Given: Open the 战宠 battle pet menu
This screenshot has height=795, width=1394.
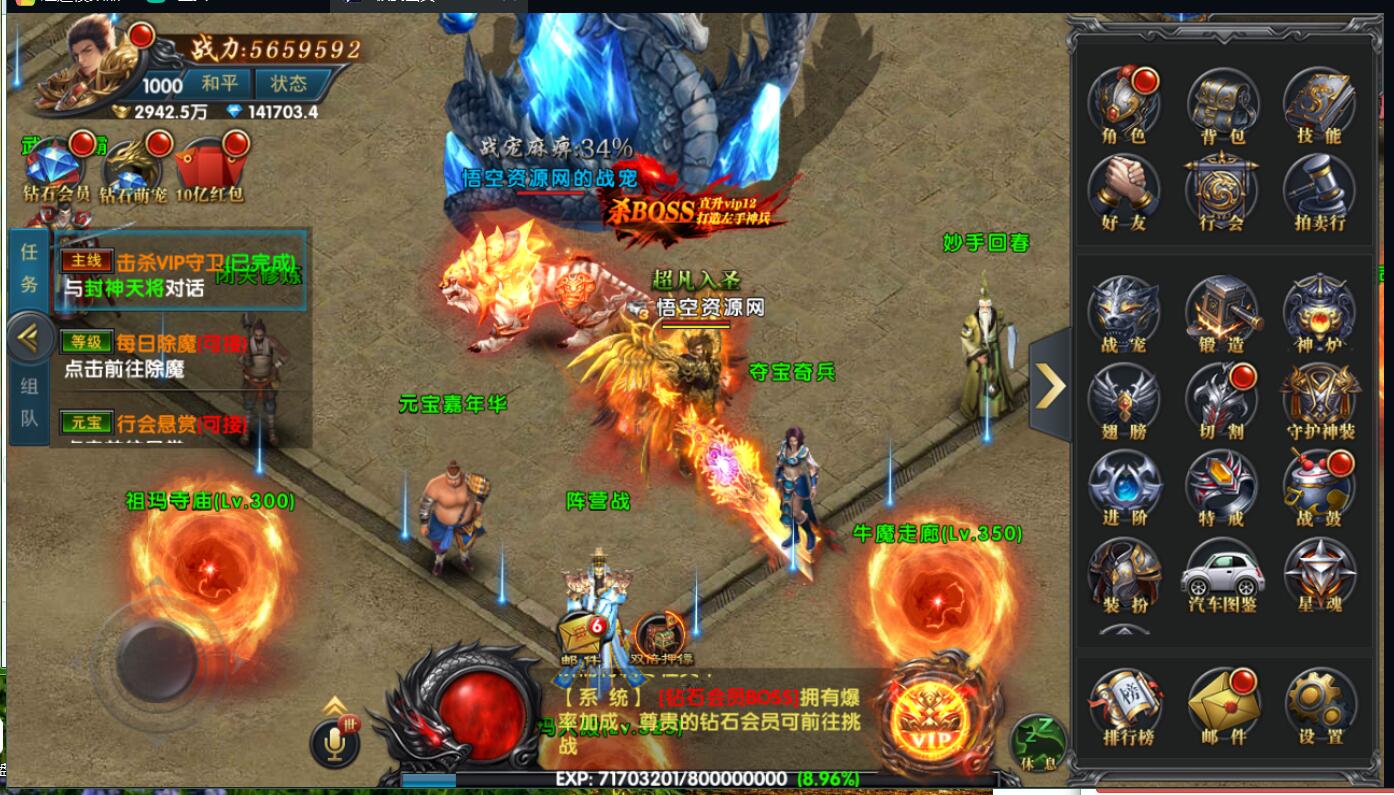Looking at the screenshot, I should (1124, 312).
